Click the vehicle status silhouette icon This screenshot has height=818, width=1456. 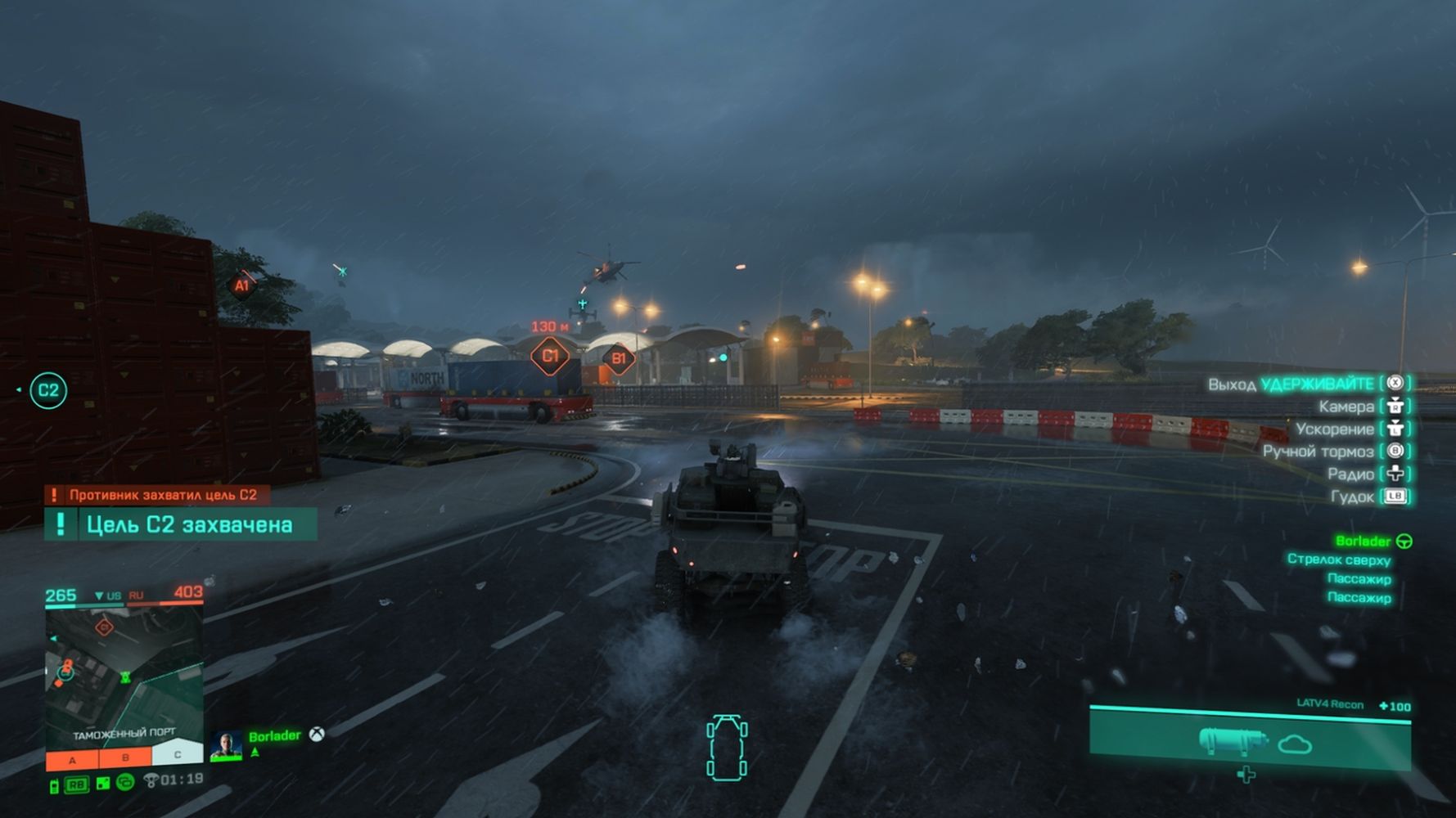coord(727,748)
